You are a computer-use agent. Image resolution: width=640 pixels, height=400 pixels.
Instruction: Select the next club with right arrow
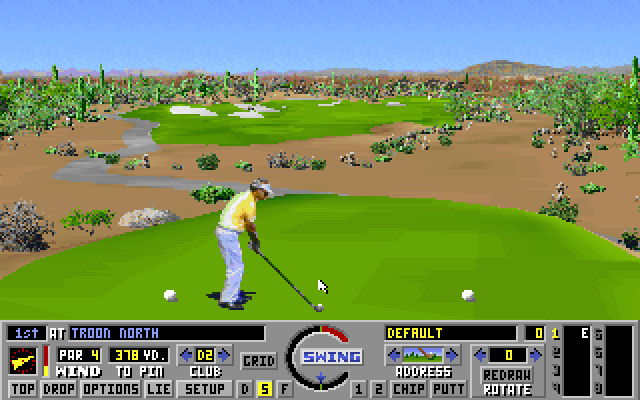point(225,355)
